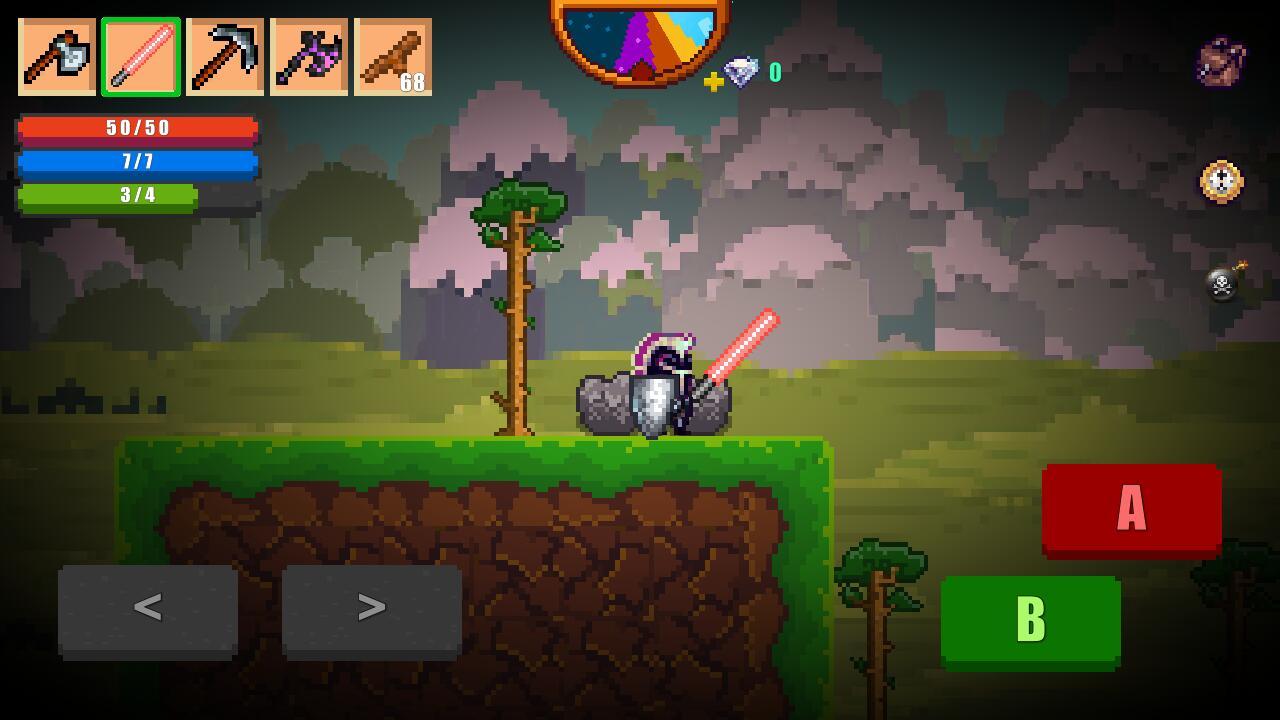Image resolution: width=1280 pixels, height=720 pixels.
Task: Equip the pickaxe from the hotbar
Action: coord(225,57)
